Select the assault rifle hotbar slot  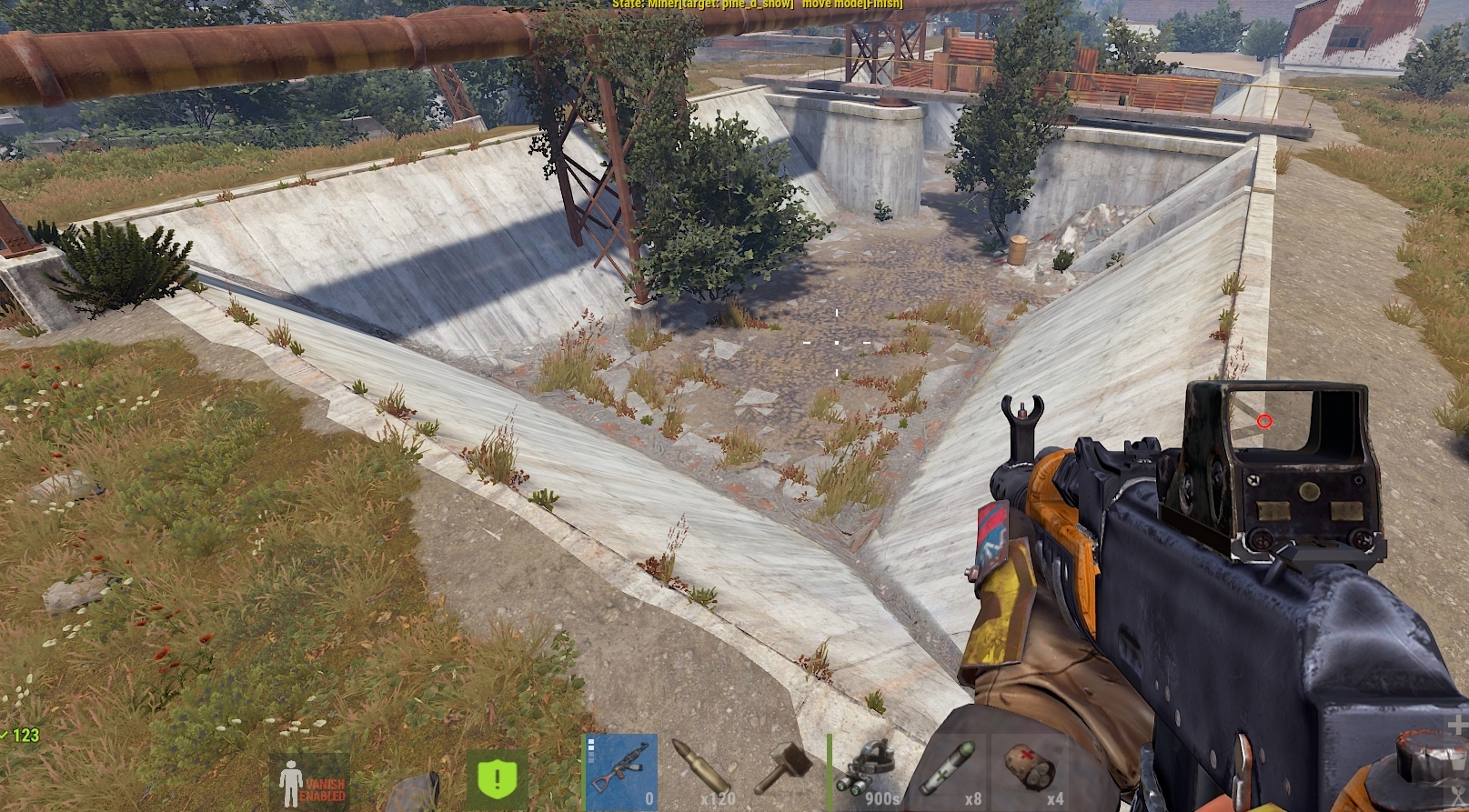click(x=620, y=772)
